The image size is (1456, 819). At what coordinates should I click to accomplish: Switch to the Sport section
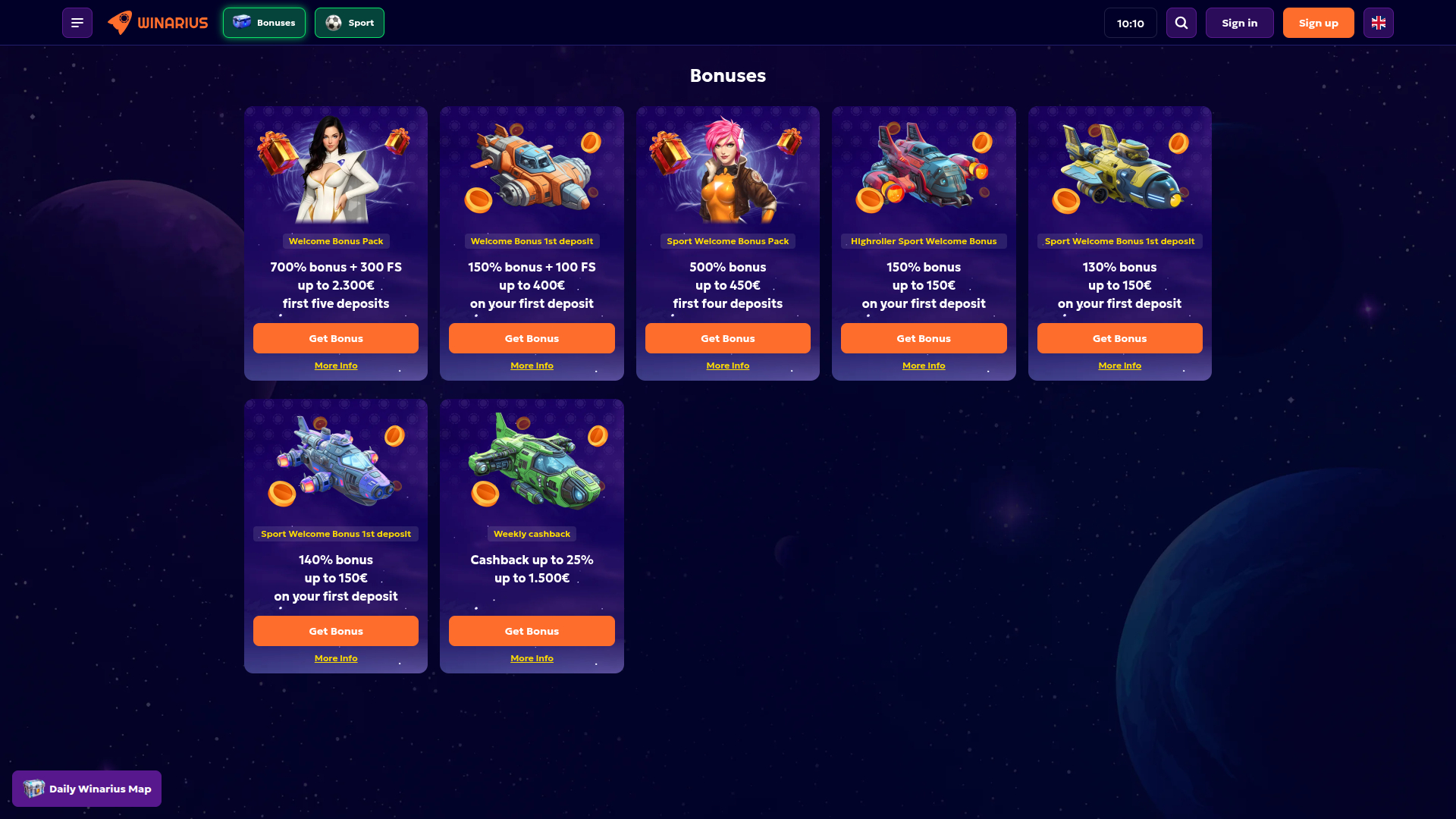pyautogui.click(x=349, y=23)
